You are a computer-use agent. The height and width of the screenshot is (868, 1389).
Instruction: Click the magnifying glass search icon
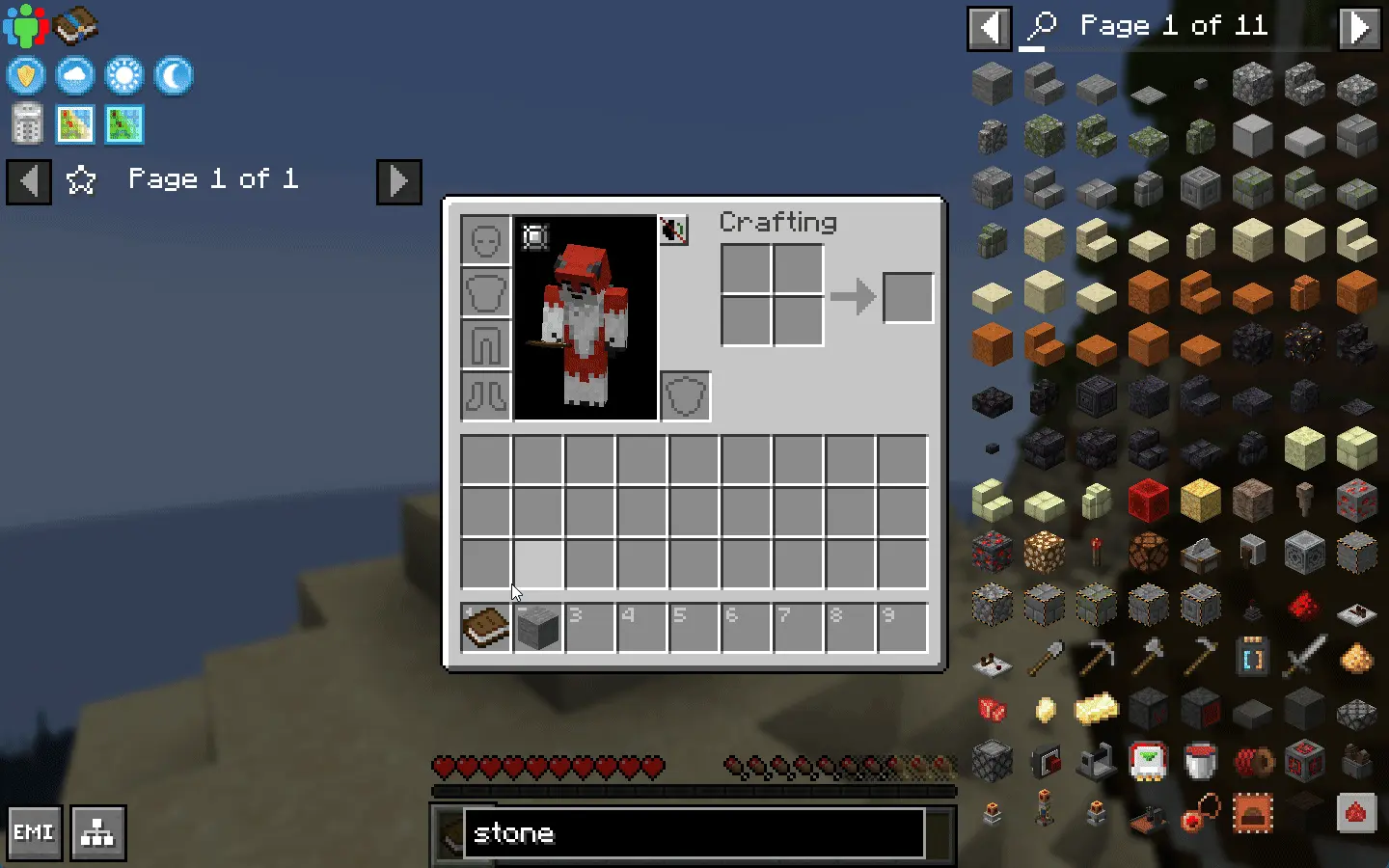[x=1040, y=26]
